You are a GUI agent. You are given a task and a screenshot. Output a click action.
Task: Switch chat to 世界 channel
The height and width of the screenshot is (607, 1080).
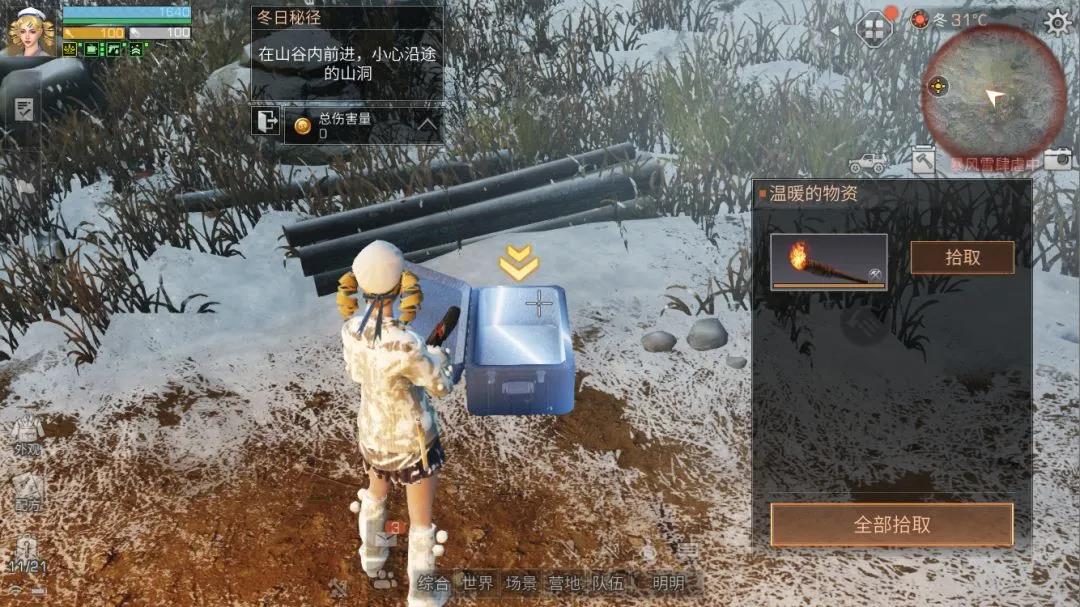(x=477, y=583)
